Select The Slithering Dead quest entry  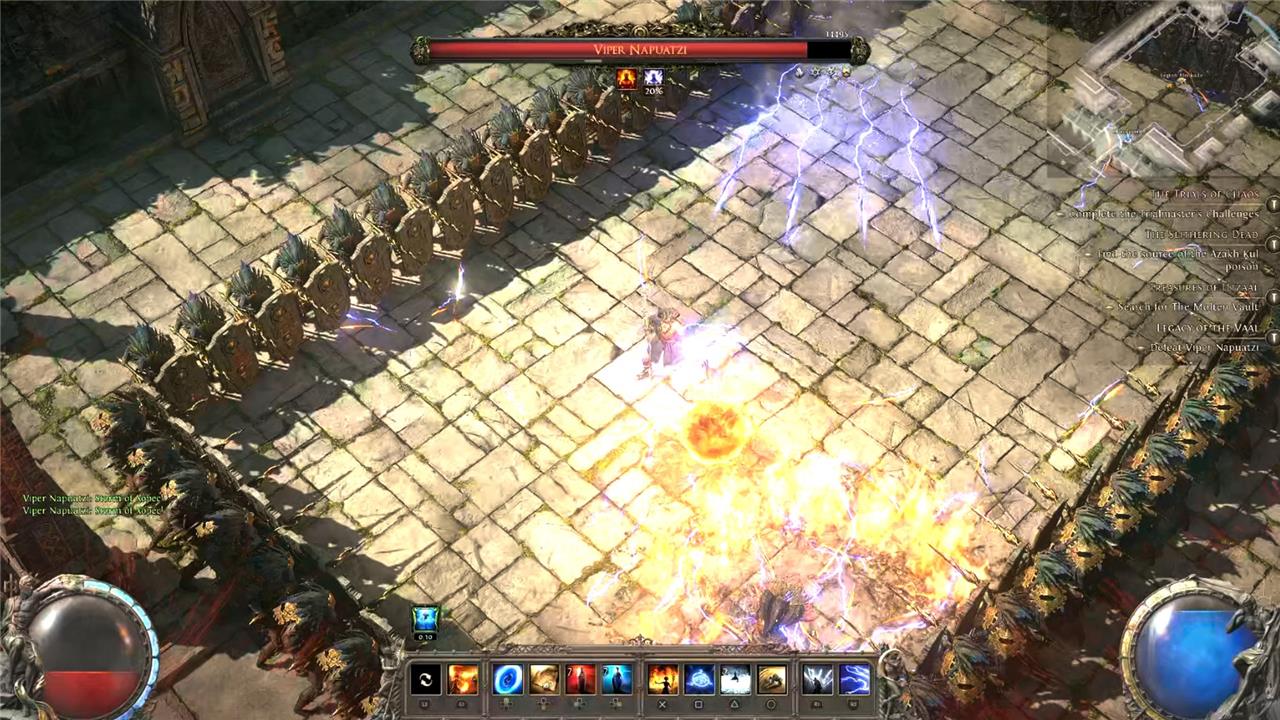coord(1204,234)
